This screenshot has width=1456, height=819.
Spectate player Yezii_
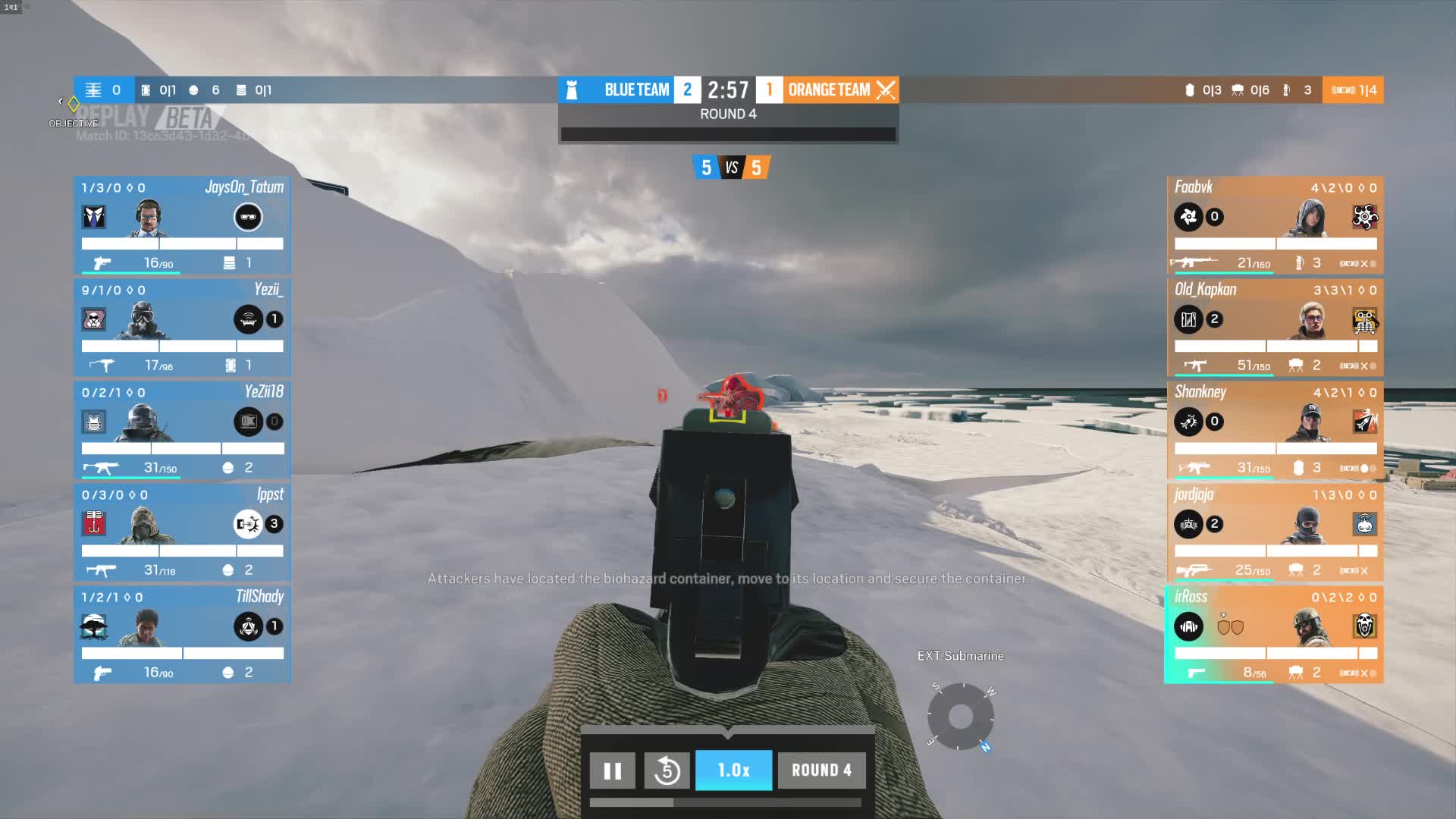click(x=182, y=328)
